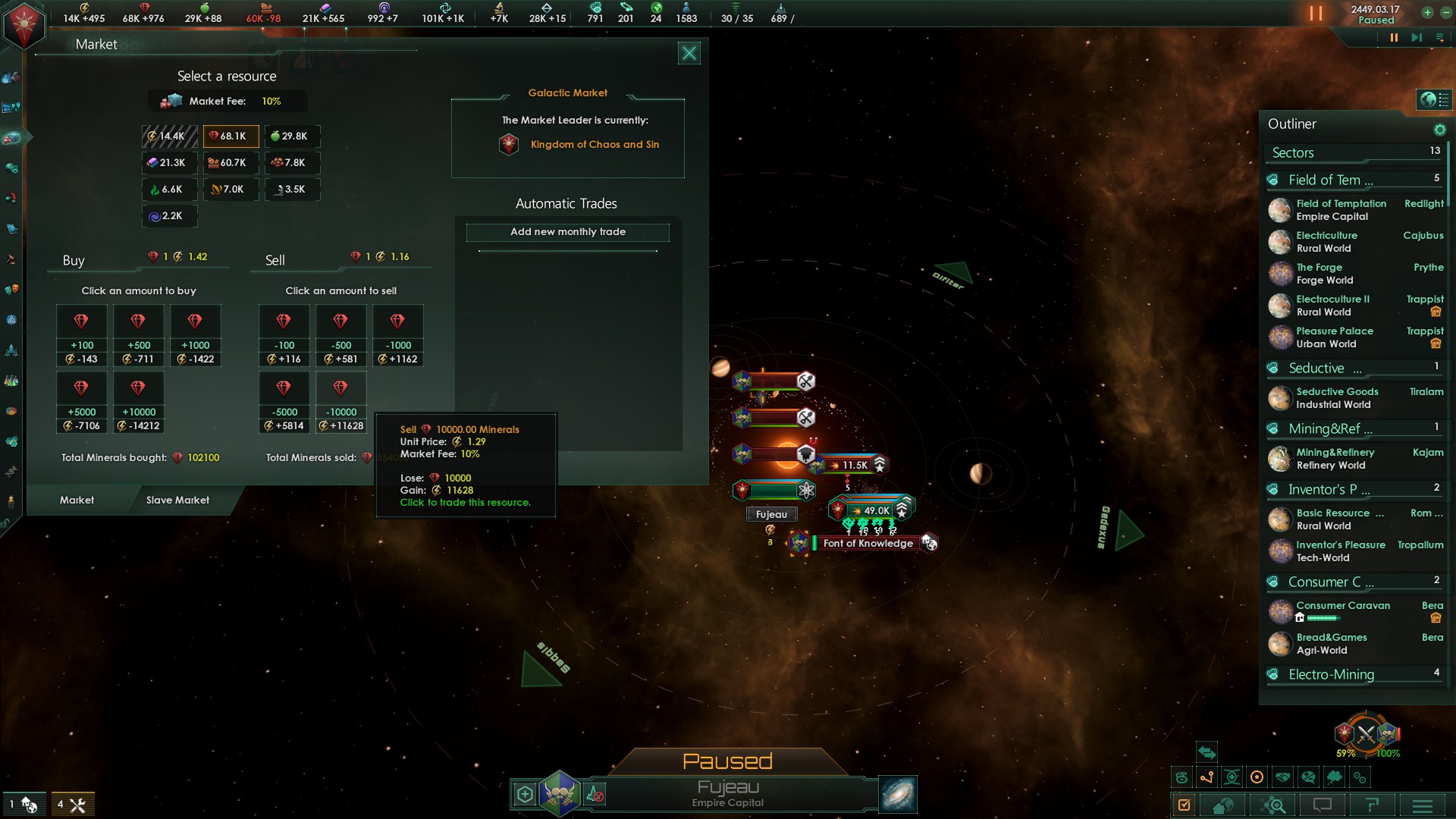Close the Market window

(689, 53)
